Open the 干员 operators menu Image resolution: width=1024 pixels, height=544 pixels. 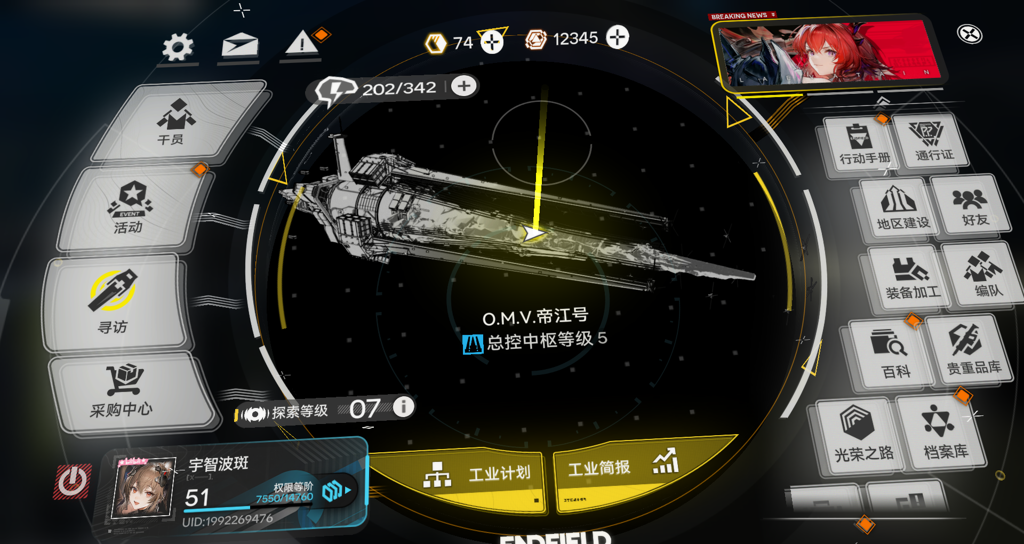pos(172,121)
